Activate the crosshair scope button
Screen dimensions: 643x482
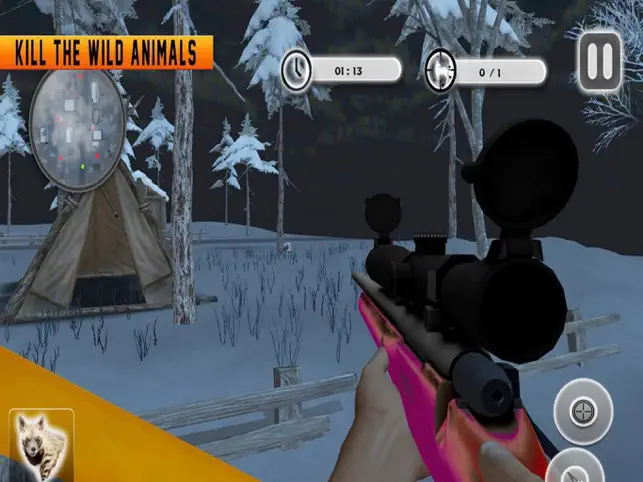(584, 412)
